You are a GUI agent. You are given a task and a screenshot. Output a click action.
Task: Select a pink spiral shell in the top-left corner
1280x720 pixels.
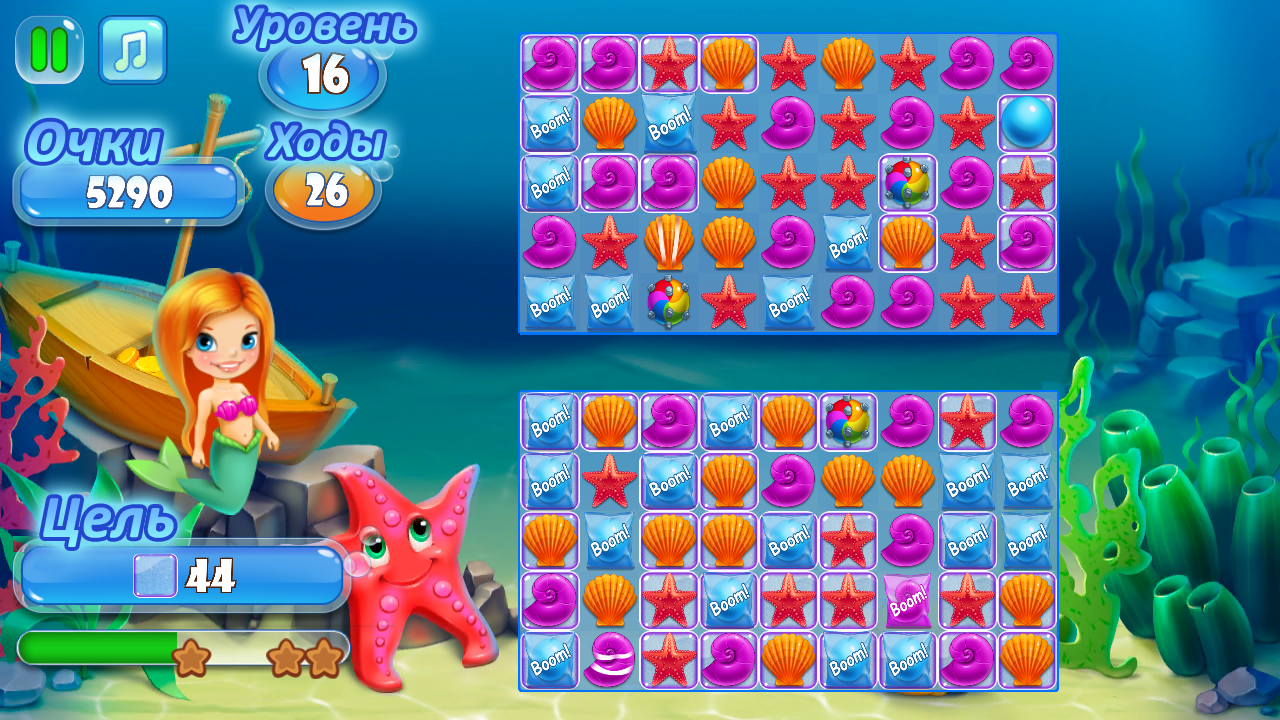(549, 63)
